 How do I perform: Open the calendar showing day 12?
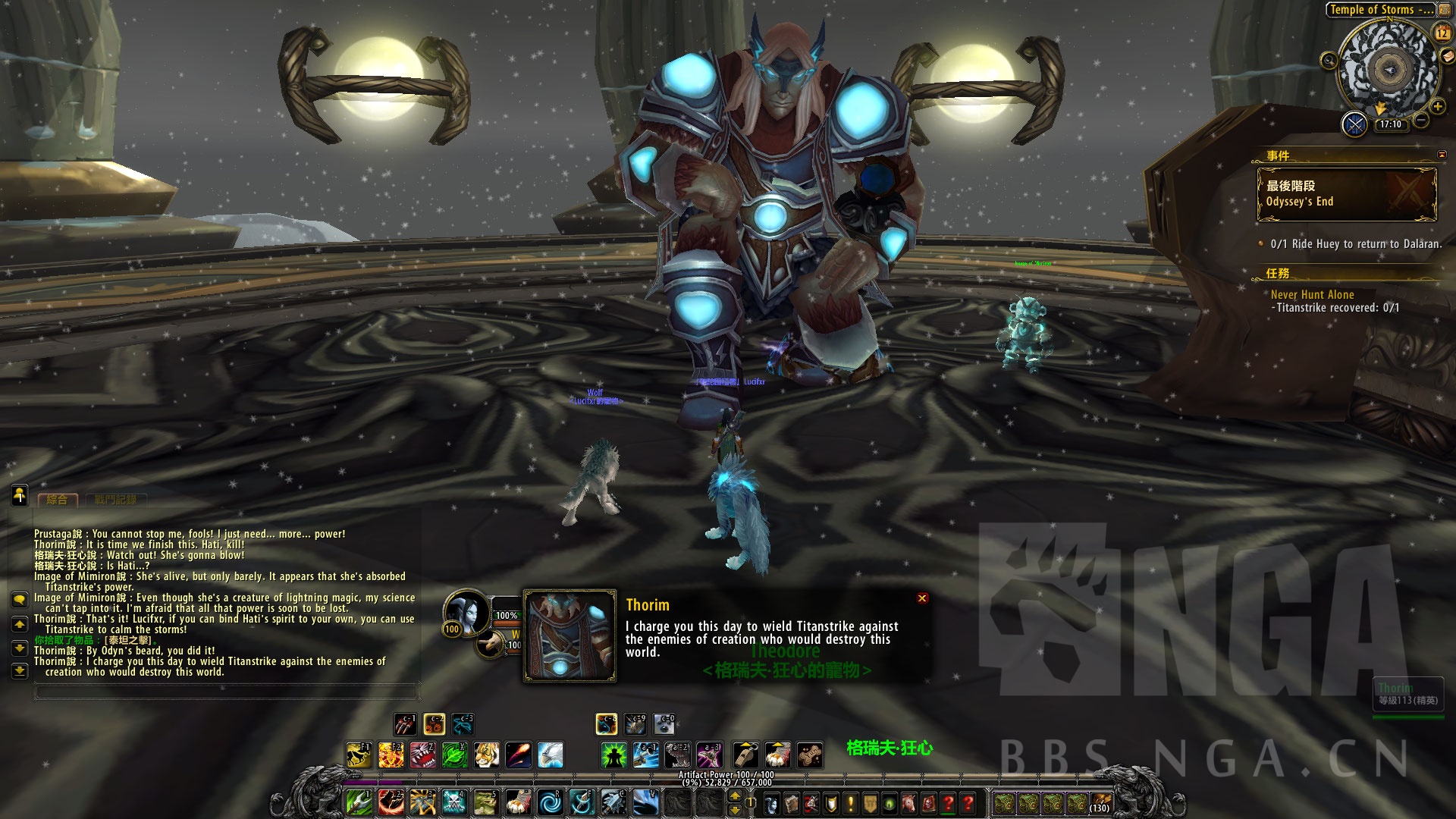click(1442, 33)
